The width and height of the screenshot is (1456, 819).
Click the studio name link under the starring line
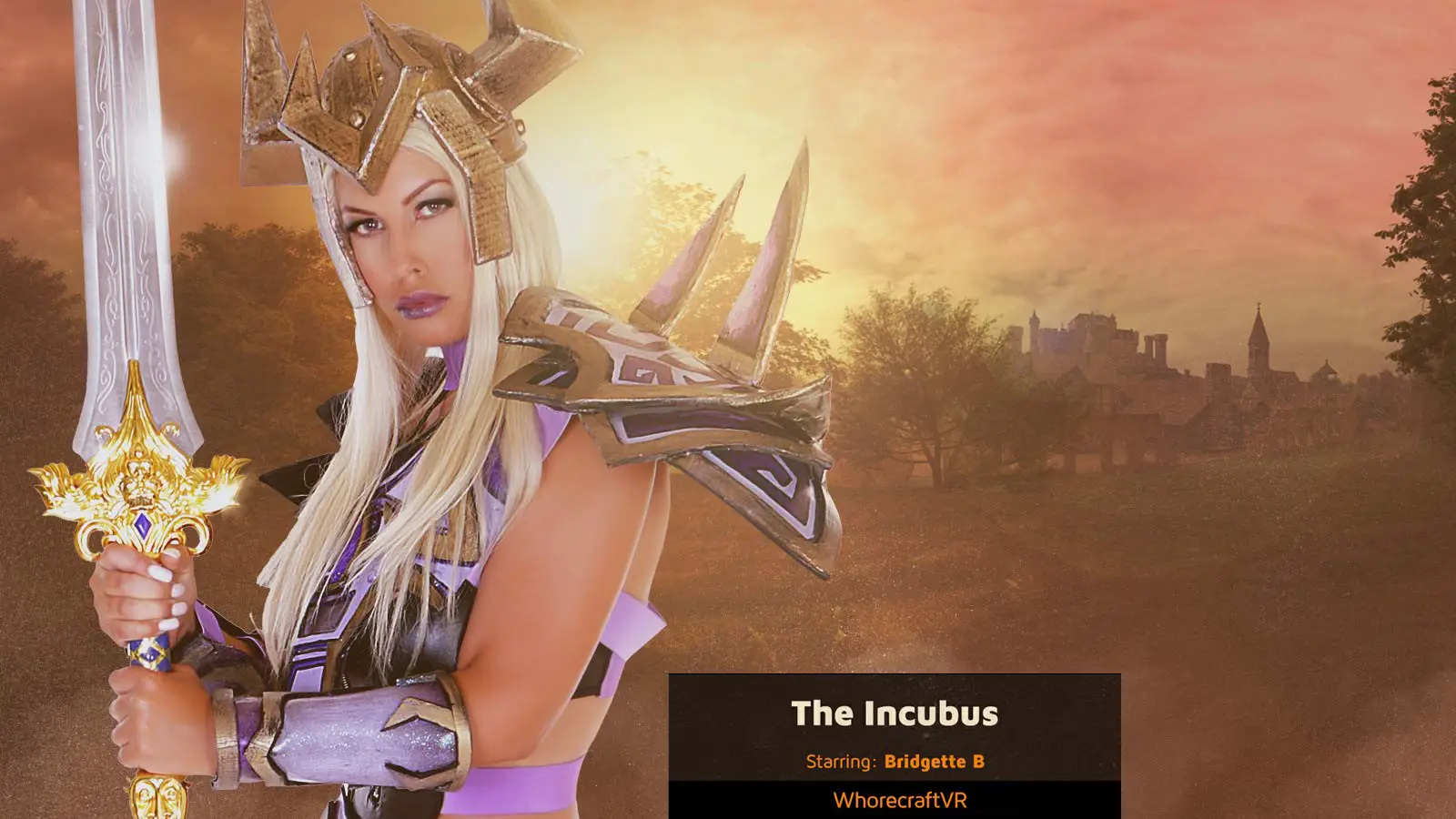pyautogui.click(x=899, y=801)
